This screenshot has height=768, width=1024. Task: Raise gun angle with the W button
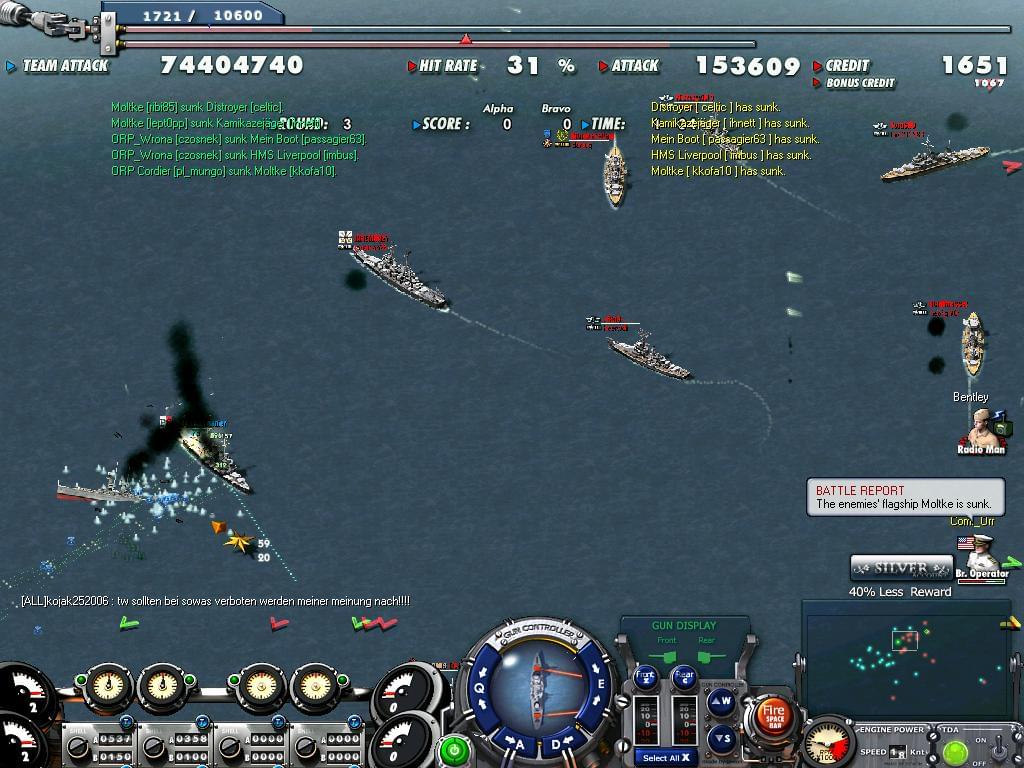pos(721,702)
